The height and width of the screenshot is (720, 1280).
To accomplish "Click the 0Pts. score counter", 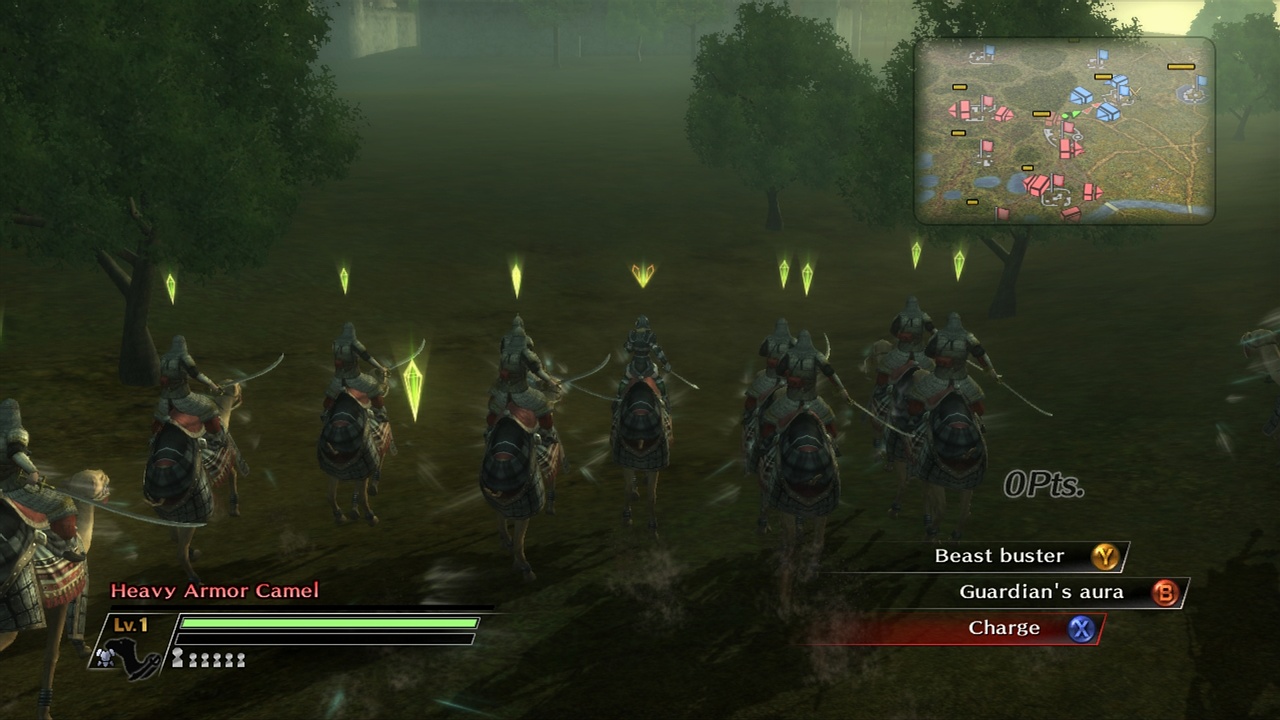I will click(1044, 484).
